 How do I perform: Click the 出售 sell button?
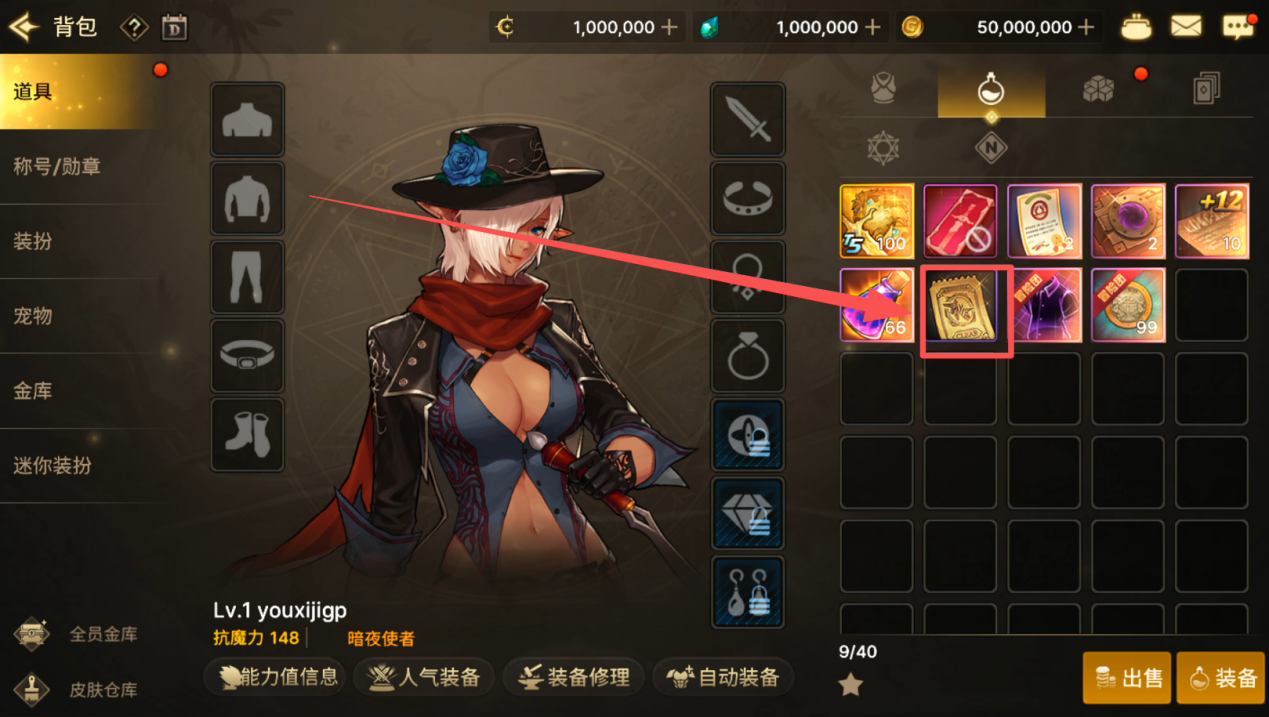pyautogui.click(x=1127, y=678)
